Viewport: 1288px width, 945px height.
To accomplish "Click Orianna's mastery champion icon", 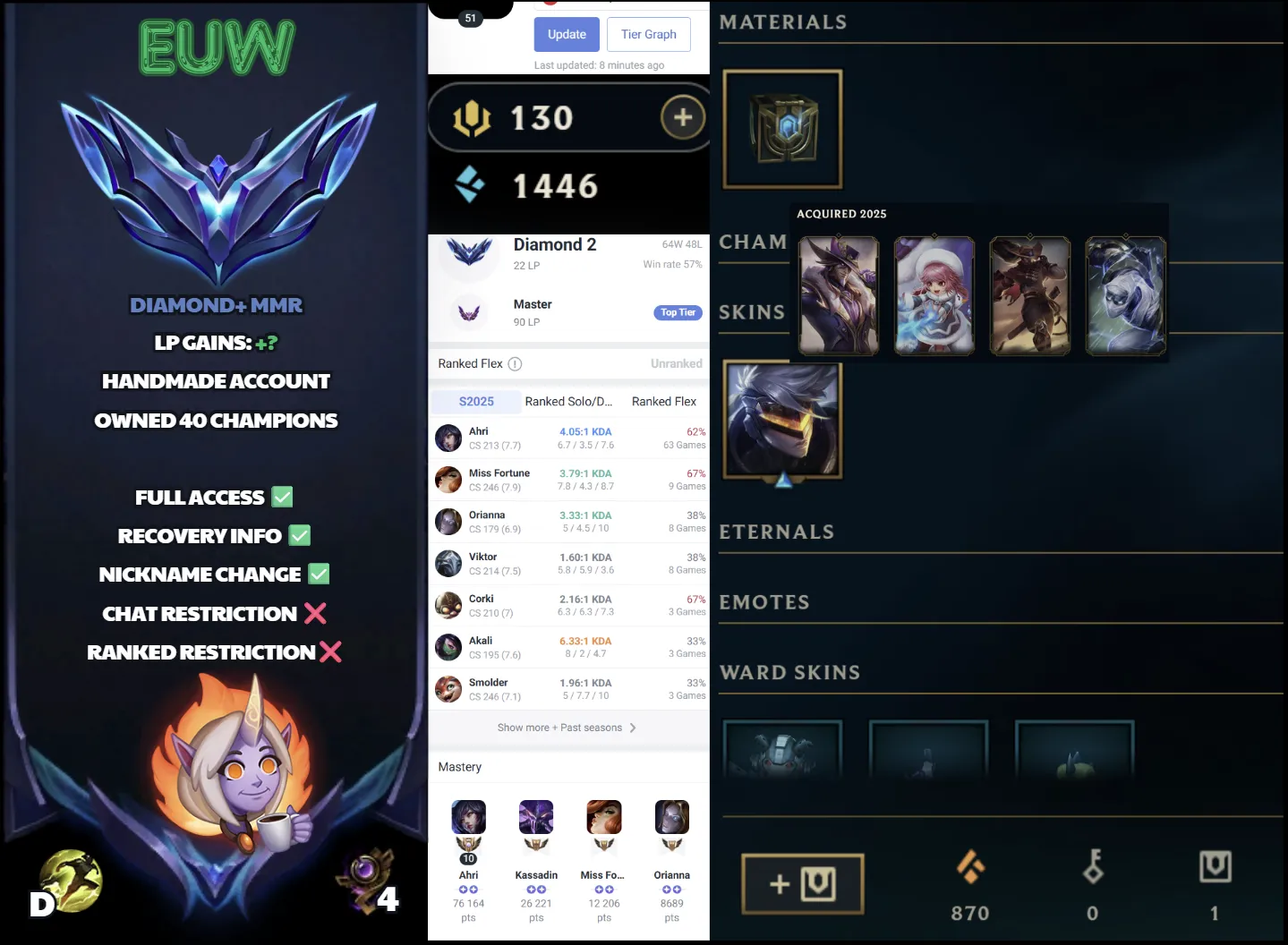I will pyautogui.click(x=671, y=816).
